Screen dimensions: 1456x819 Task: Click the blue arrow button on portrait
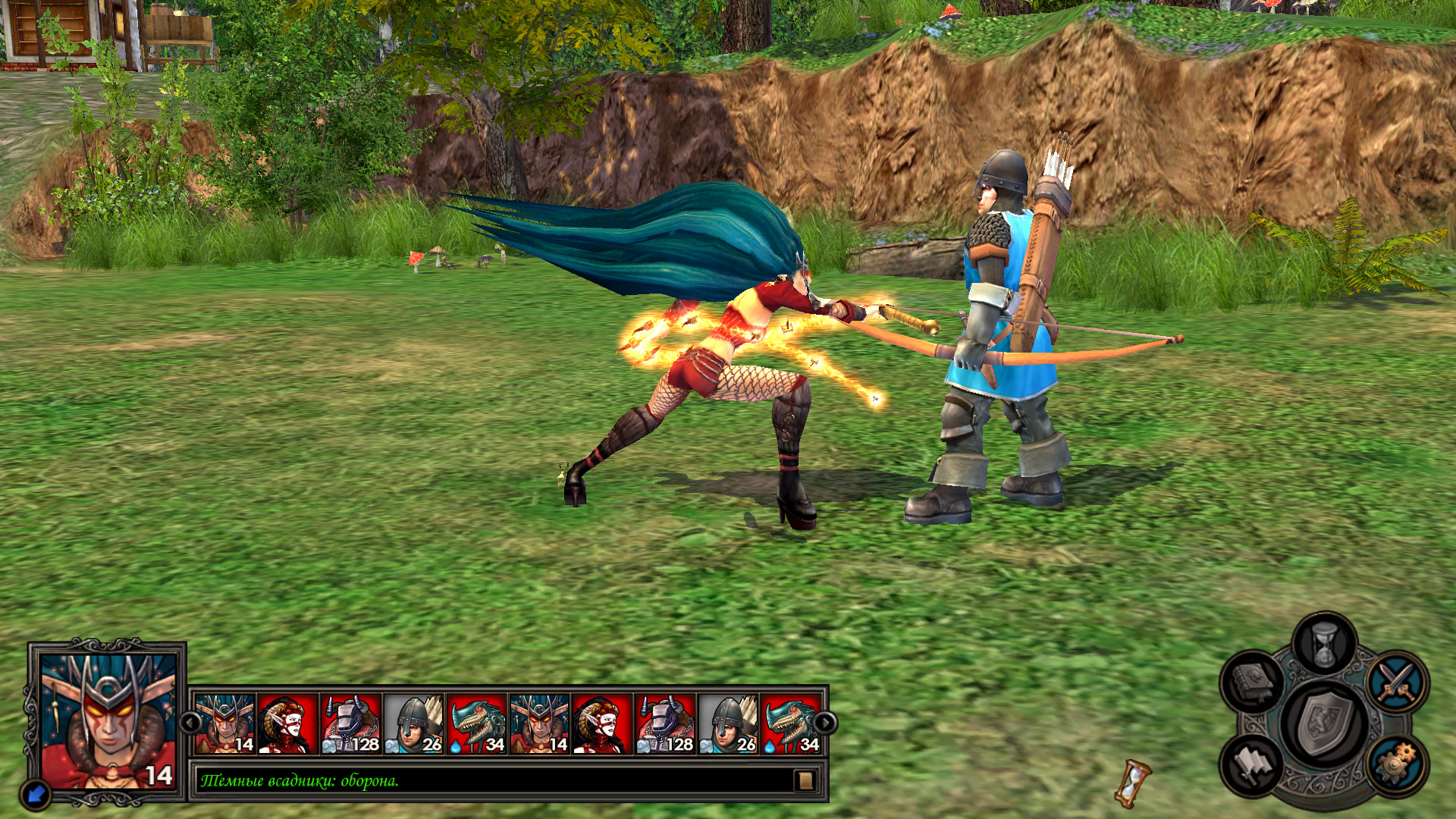tap(36, 794)
